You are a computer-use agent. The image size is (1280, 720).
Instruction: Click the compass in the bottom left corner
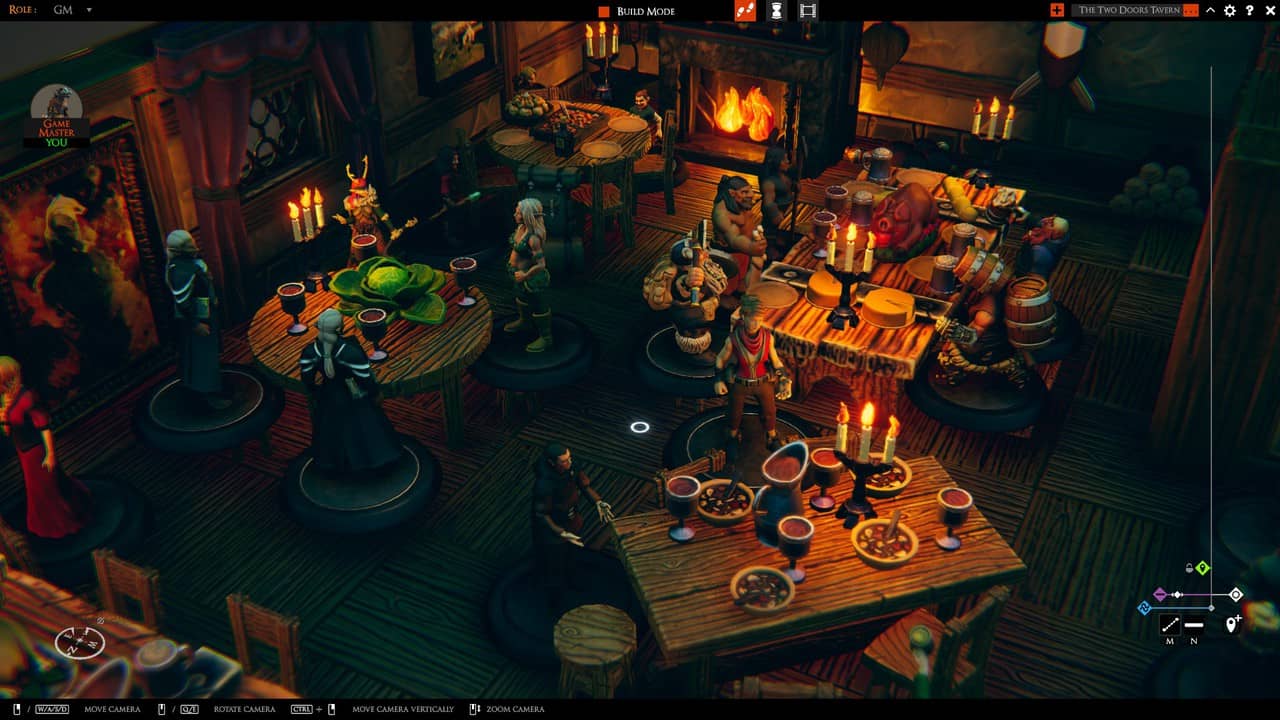(x=80, y=643)
